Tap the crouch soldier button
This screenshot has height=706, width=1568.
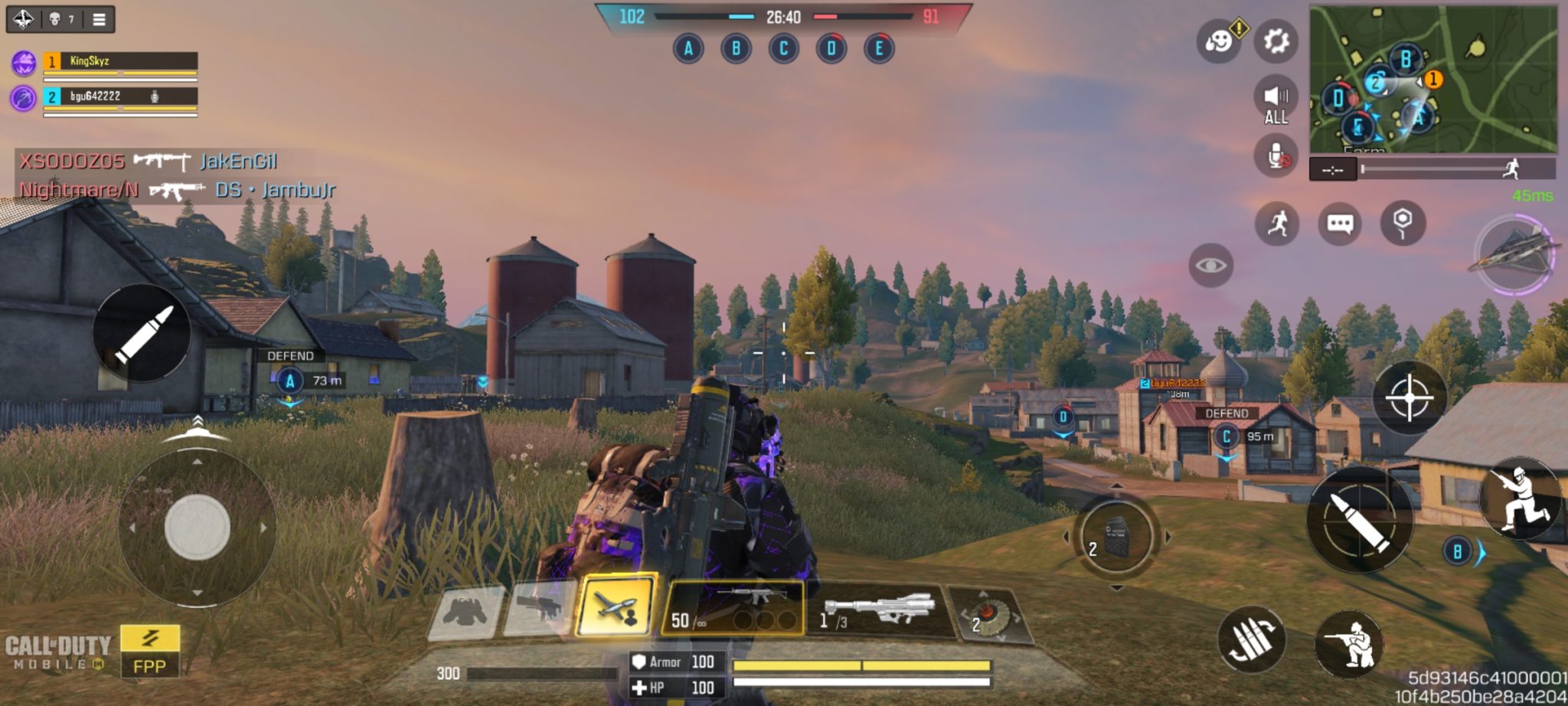(1349, 645)
